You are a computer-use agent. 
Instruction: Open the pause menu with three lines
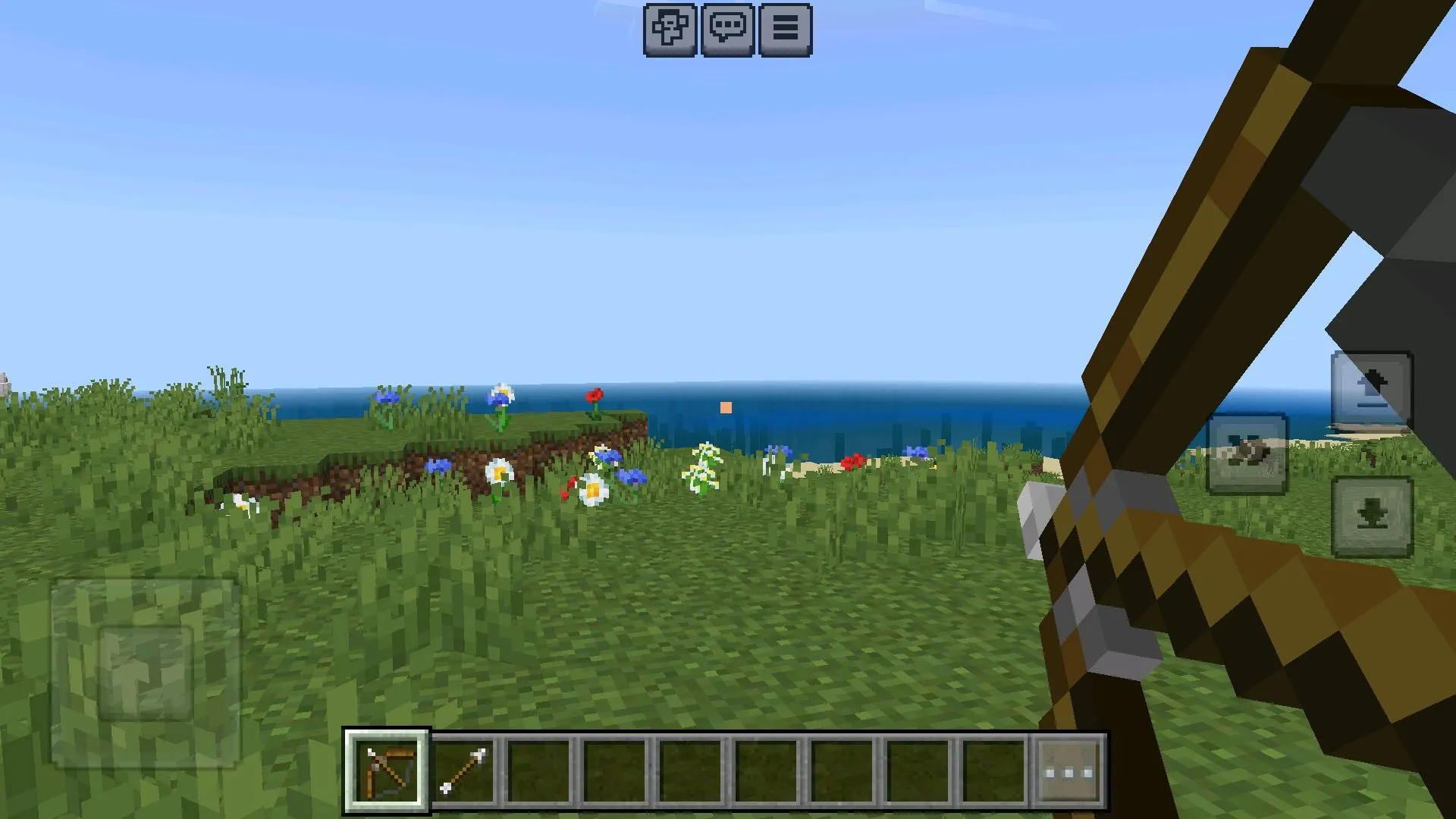(785, 30)
